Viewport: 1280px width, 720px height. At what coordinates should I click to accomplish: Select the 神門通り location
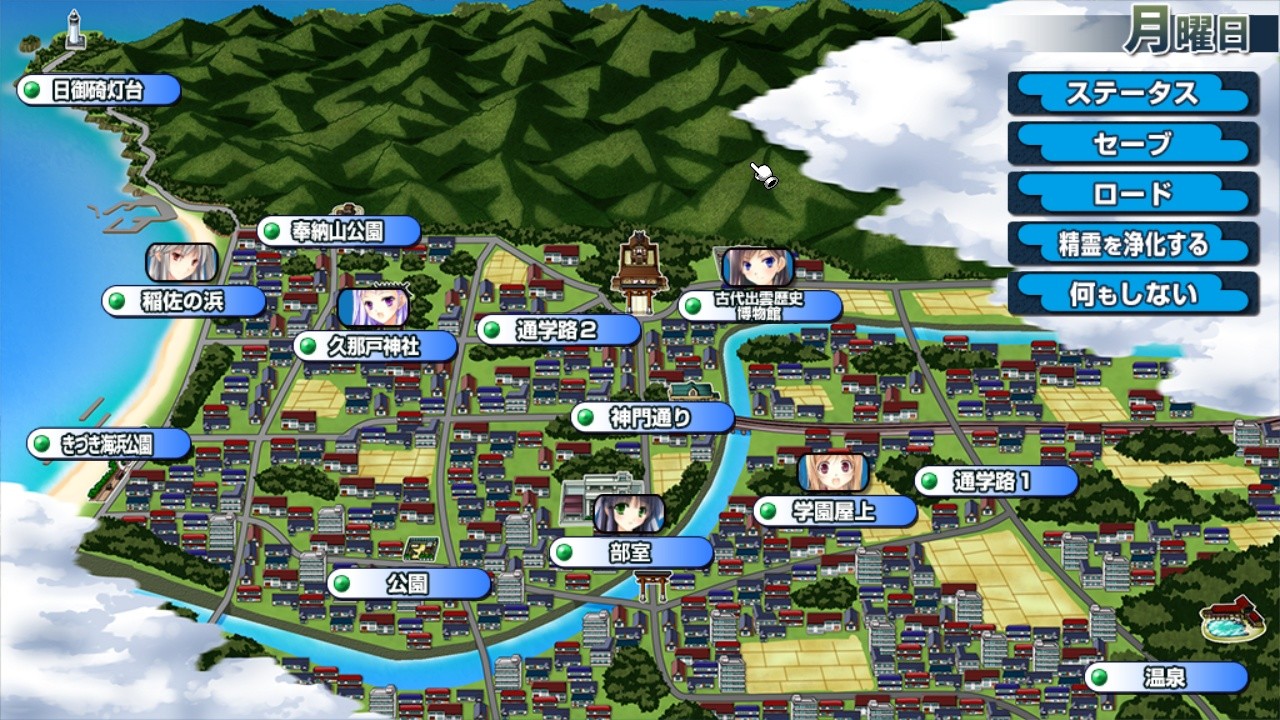[648, 417]
